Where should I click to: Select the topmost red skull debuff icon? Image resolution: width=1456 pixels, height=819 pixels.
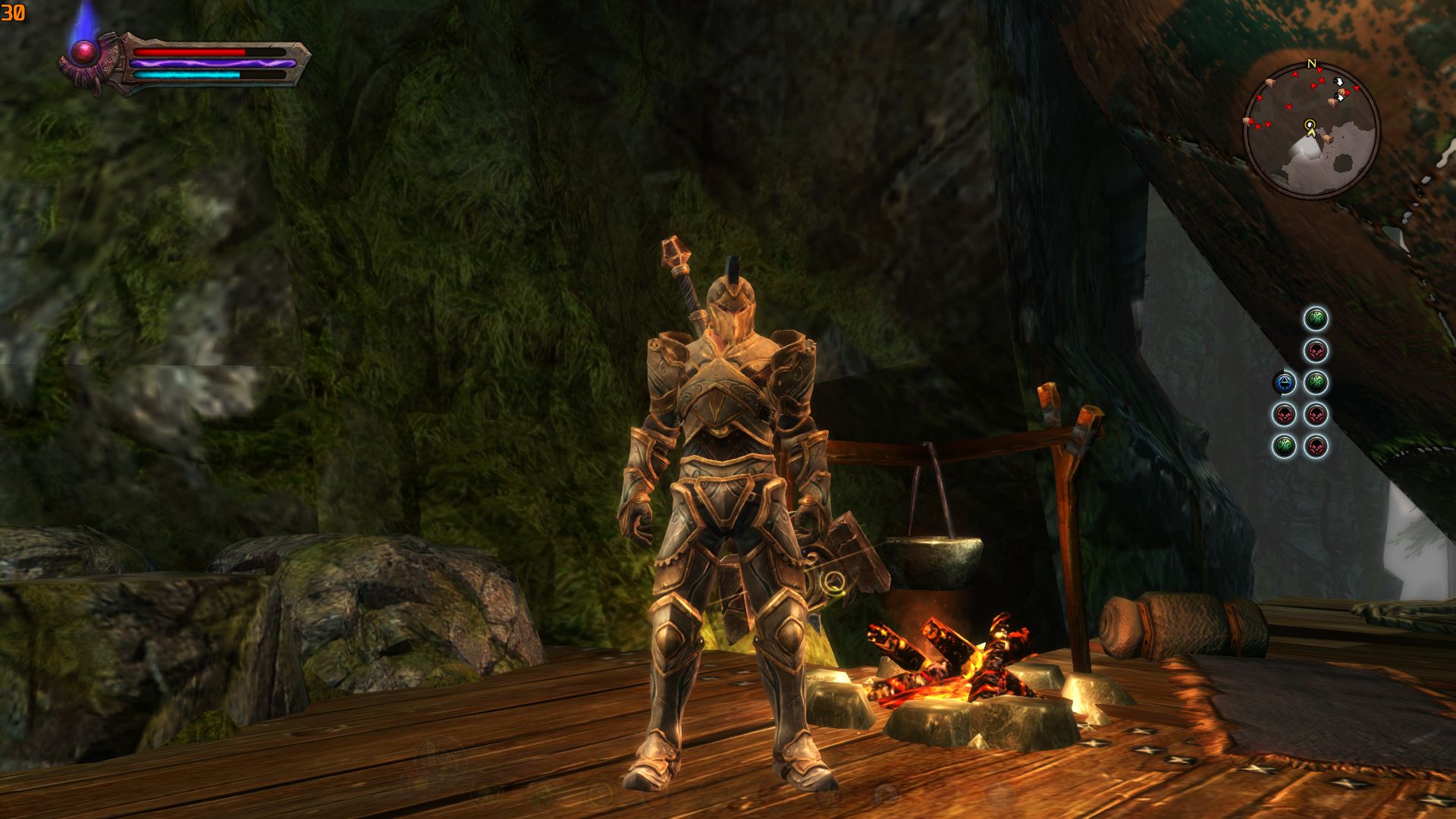tap(1316, 351)
